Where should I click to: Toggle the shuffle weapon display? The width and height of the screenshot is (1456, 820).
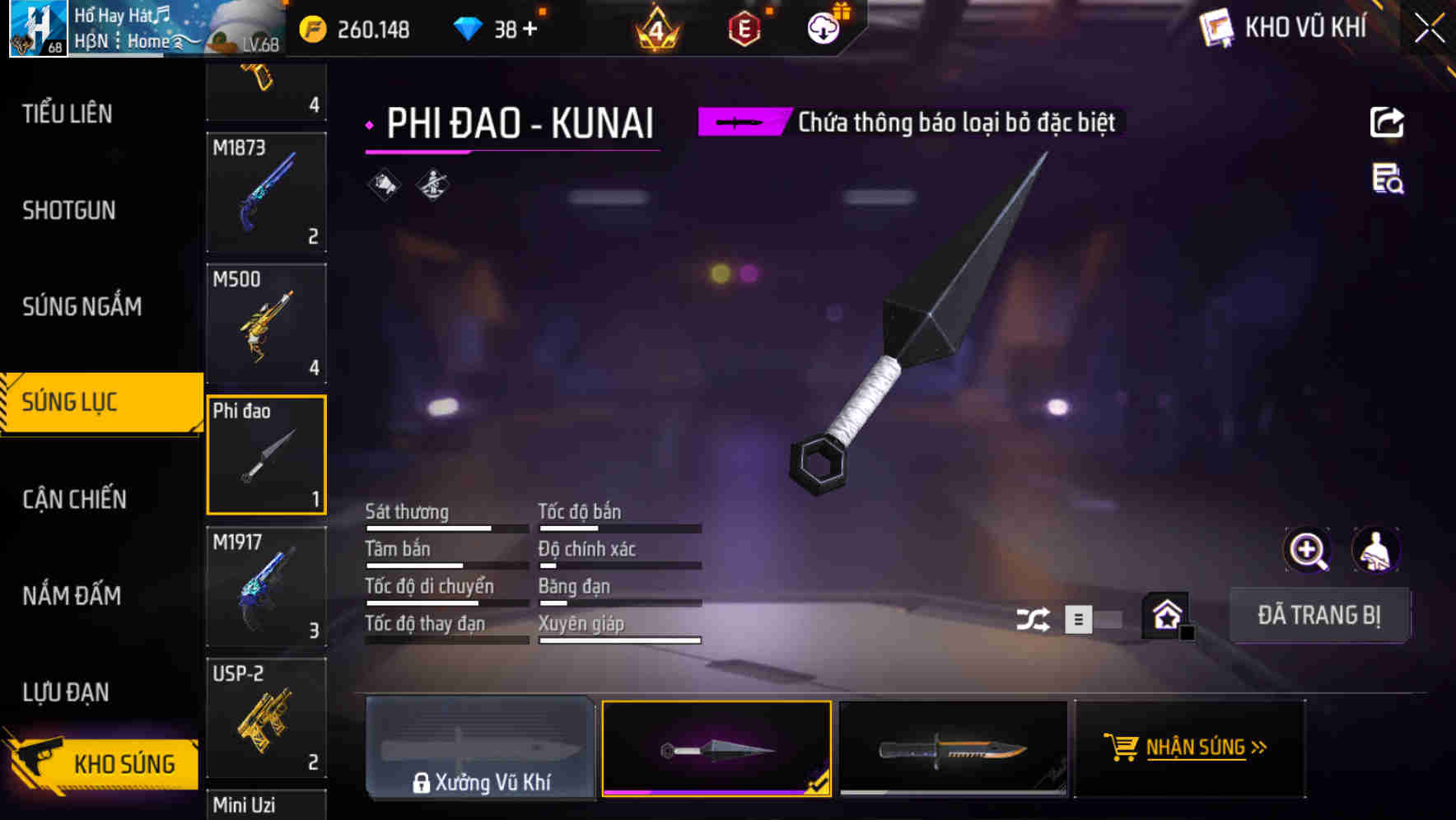(1033, 618)
